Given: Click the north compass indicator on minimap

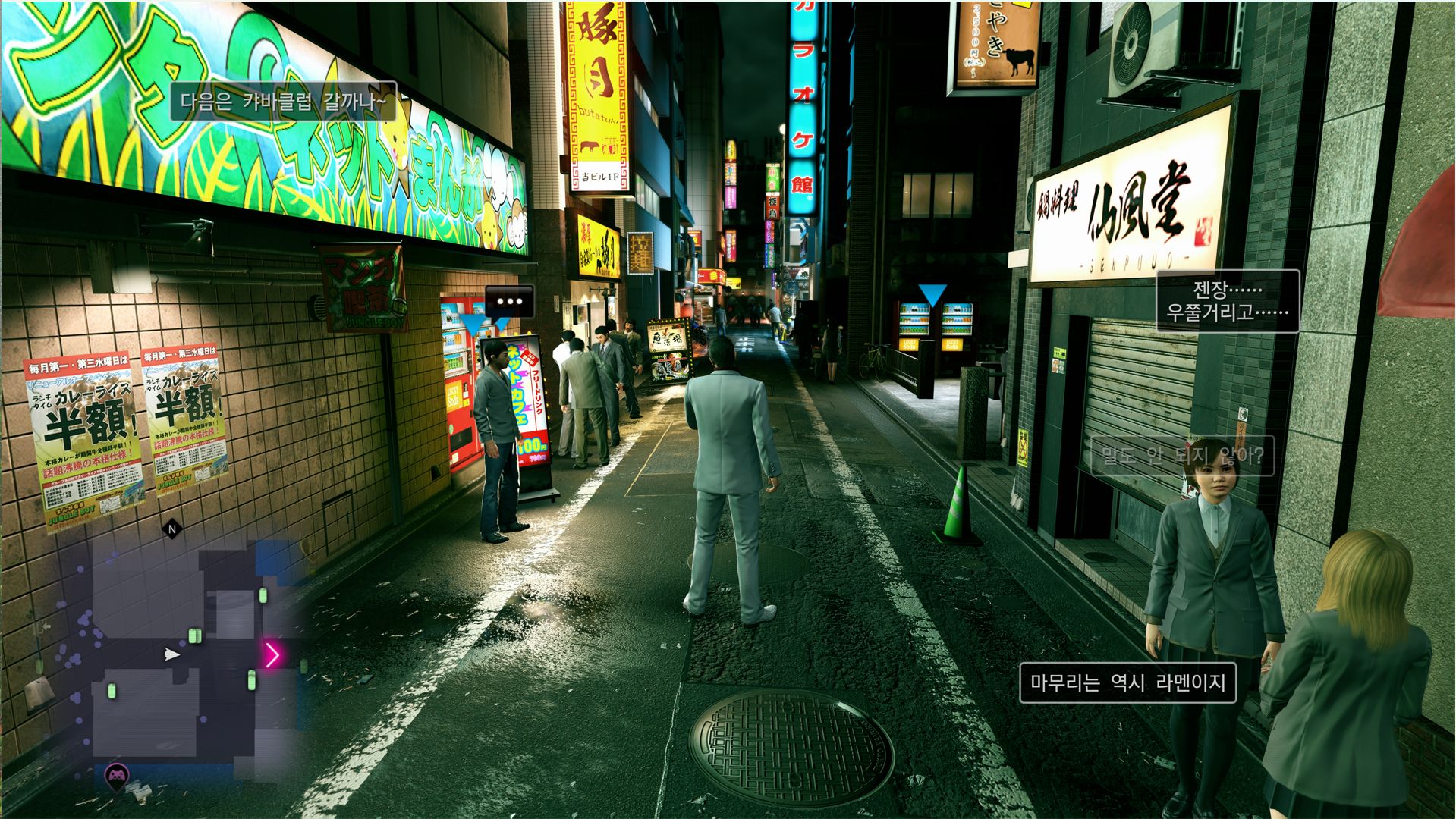Looking at the screenshot, I should pos(172,529).
